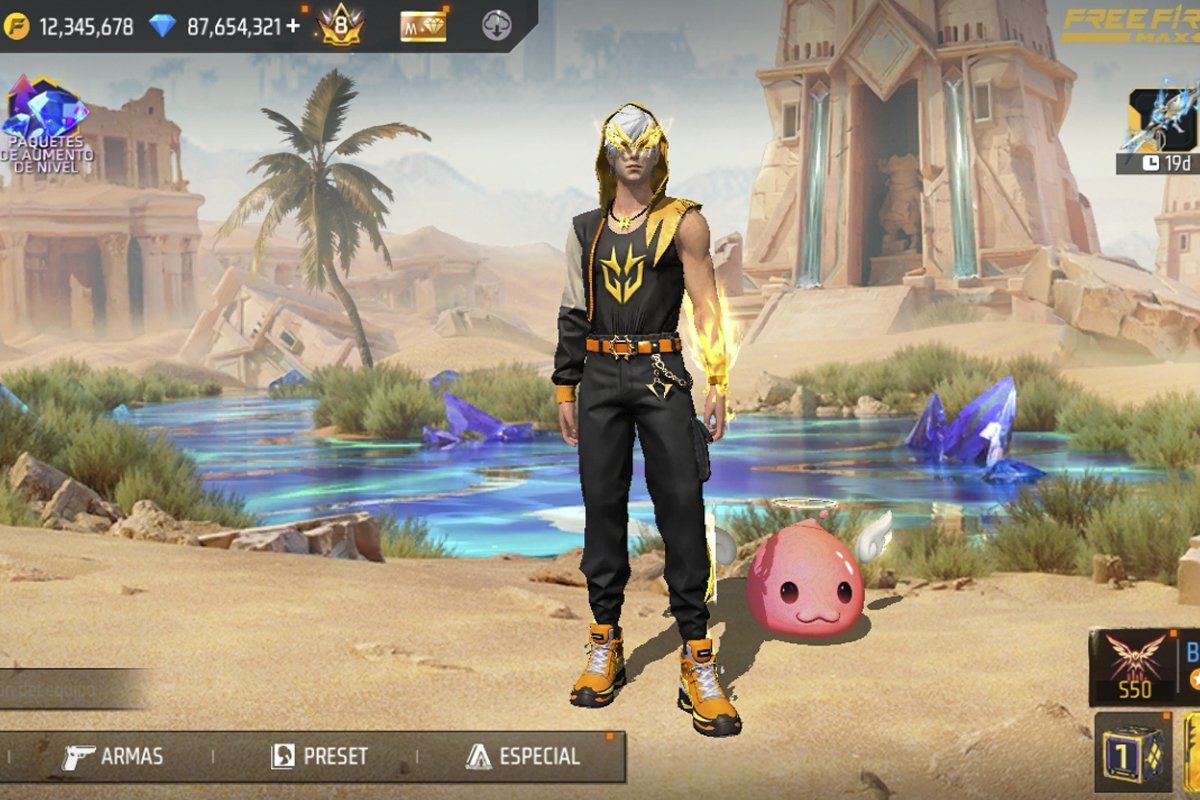
Task: Click the cloud download icon
Action: [x=497, y=26]
